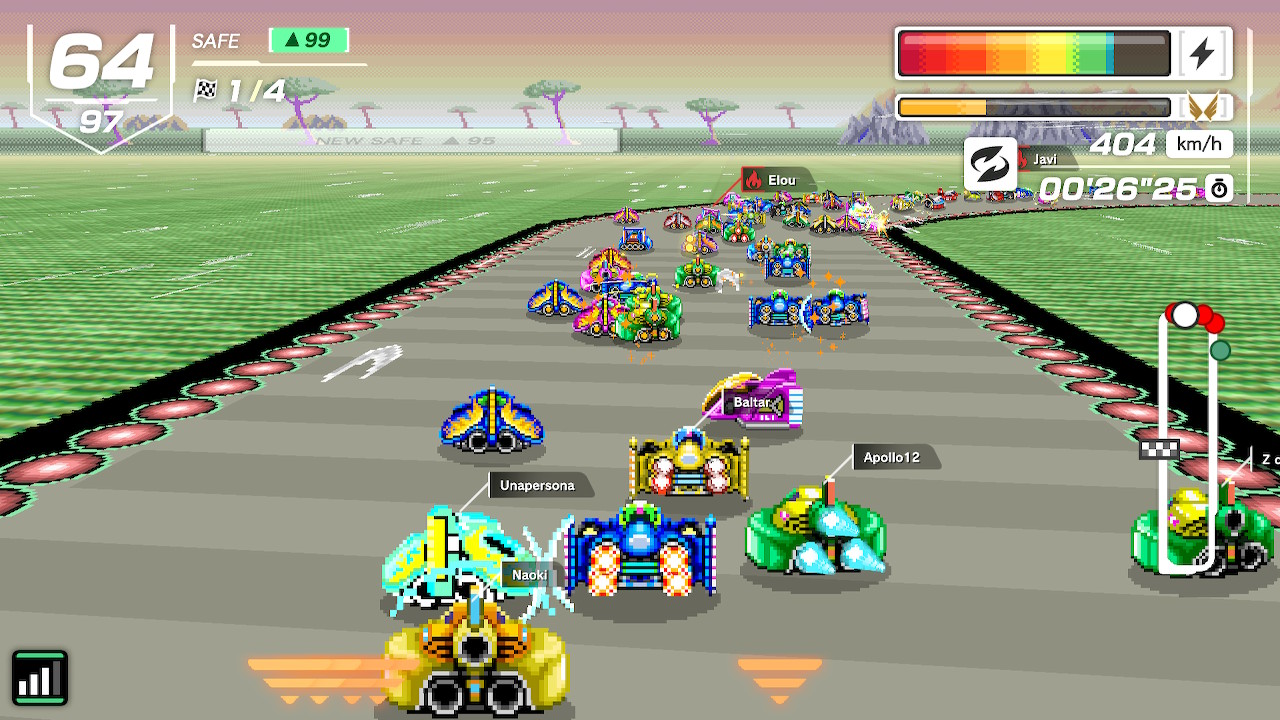Open the connection signal bars icon
Image resolution: width=1280 pixels, height=720 pixels.
[x=39, y=677]
